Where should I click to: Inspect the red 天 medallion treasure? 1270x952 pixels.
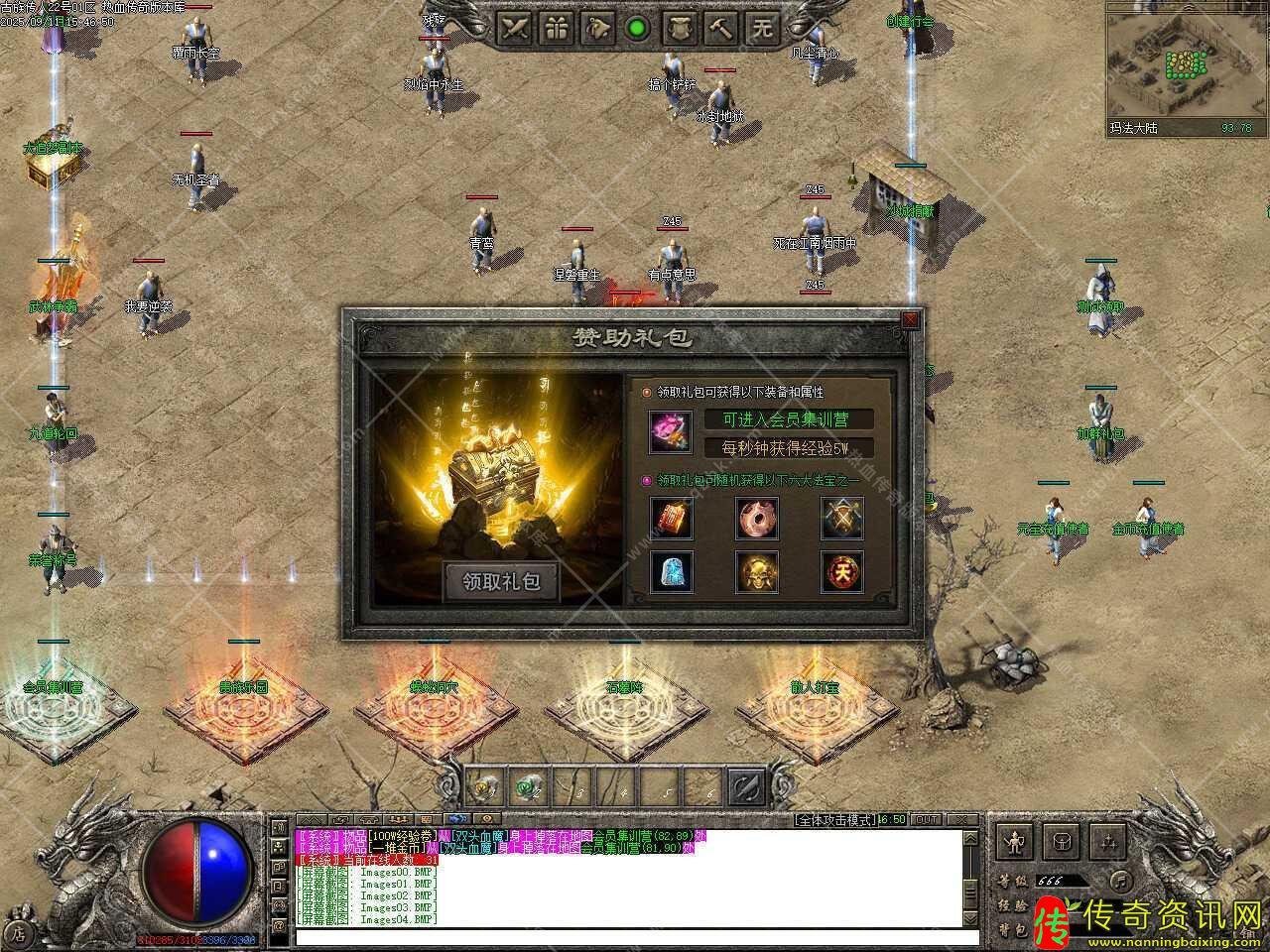pyautogui.click(x=841, y=571)
